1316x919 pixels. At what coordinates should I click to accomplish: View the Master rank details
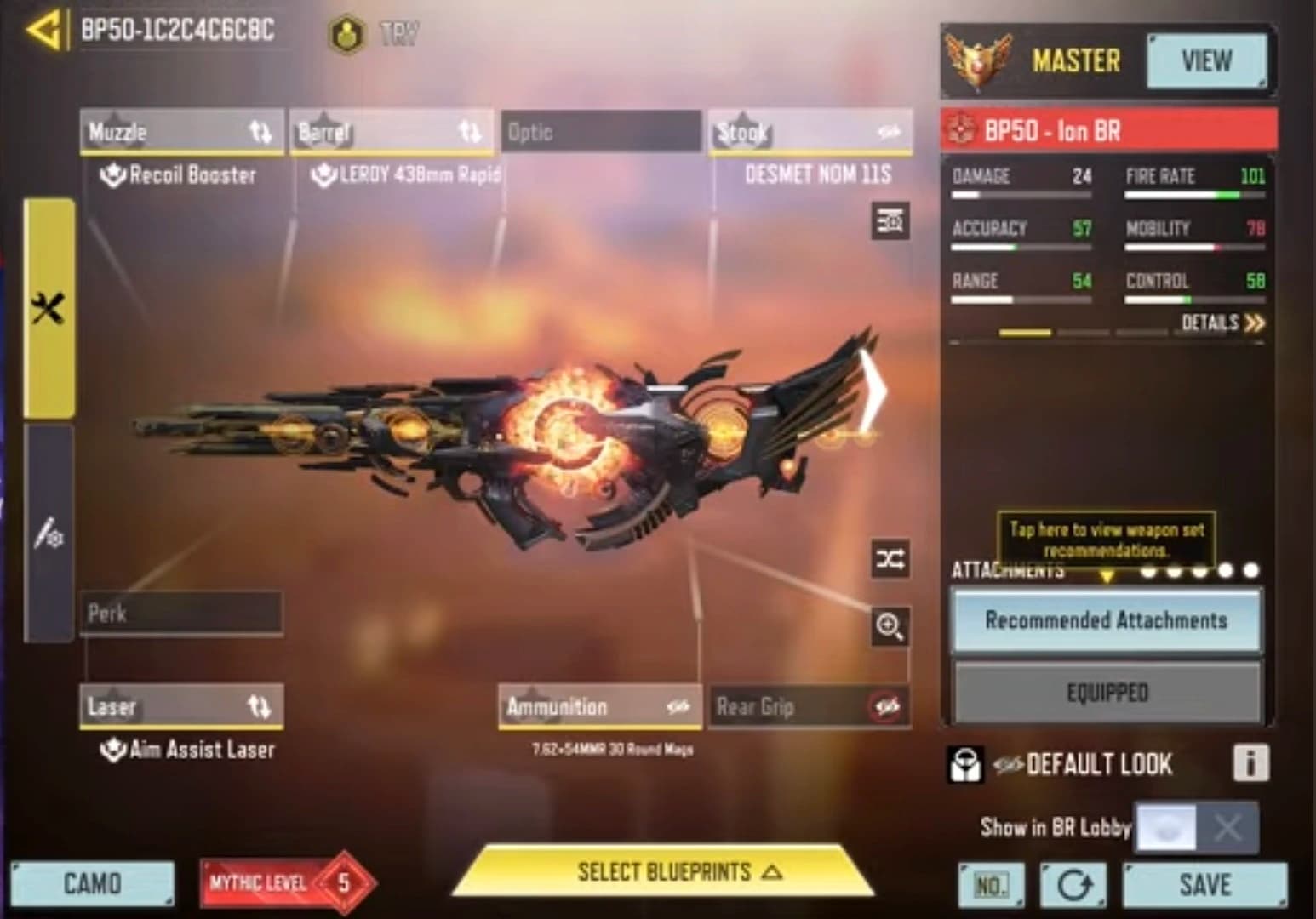tap(1205, 61)
